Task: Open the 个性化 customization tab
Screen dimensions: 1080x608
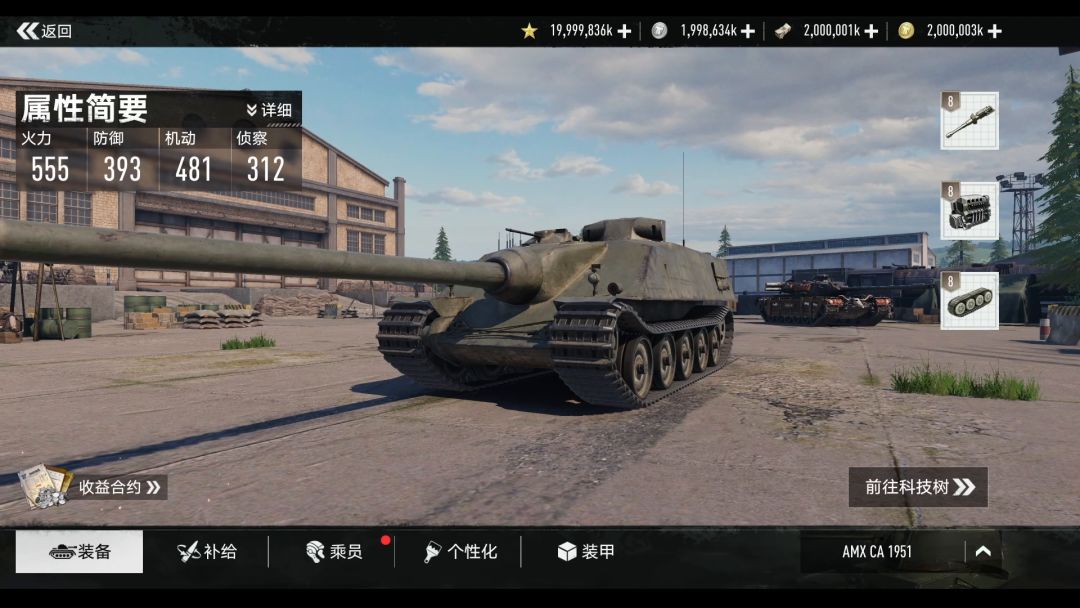Action: coord(459,552)
